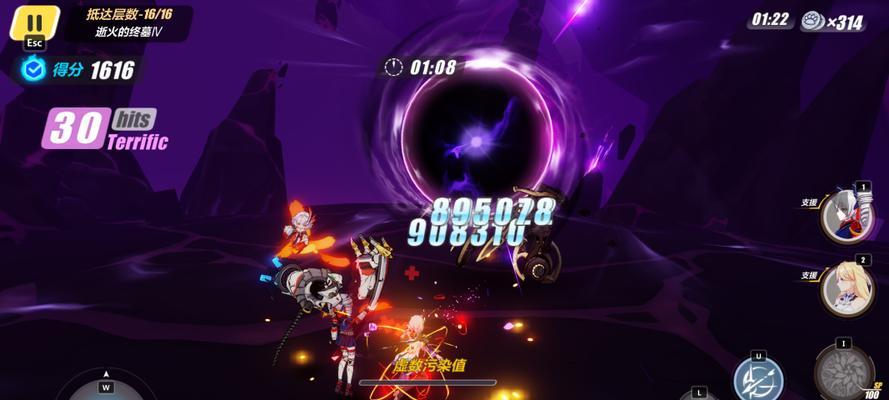Switch to the blonde support Valkyrie

(x=845, y=288)
